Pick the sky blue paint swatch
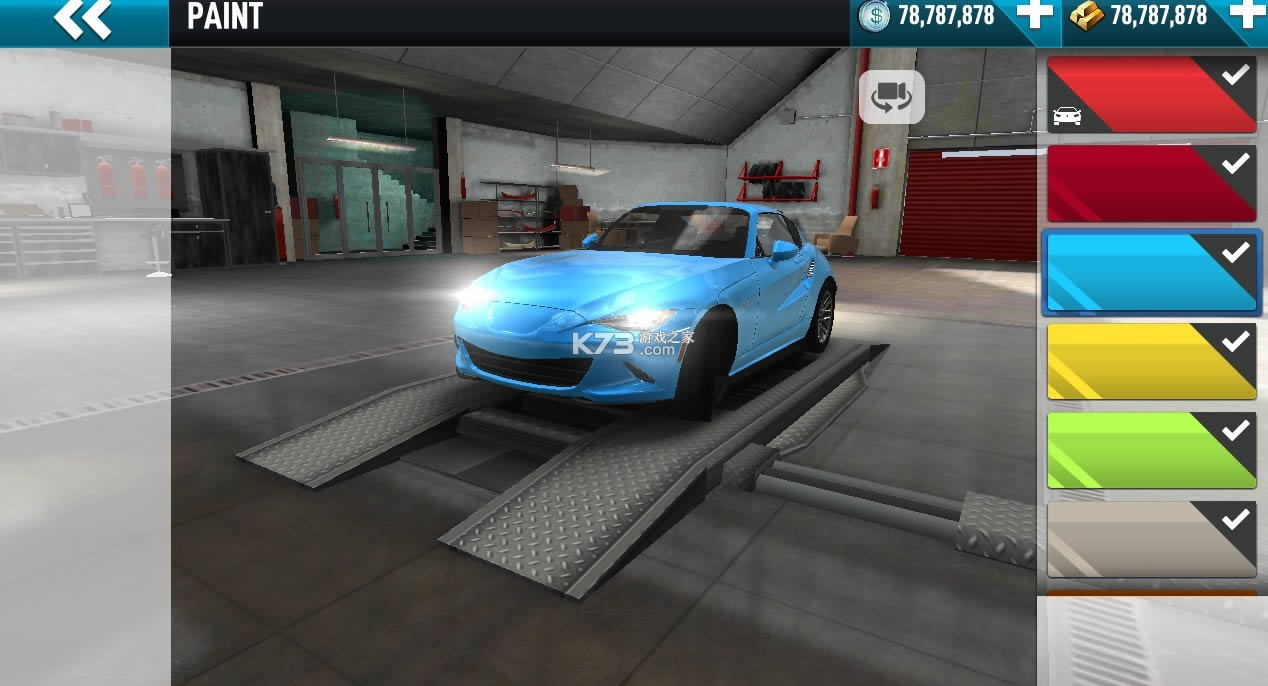The height and width of the screenshot is (686, 1268). tap(1151, 273)
